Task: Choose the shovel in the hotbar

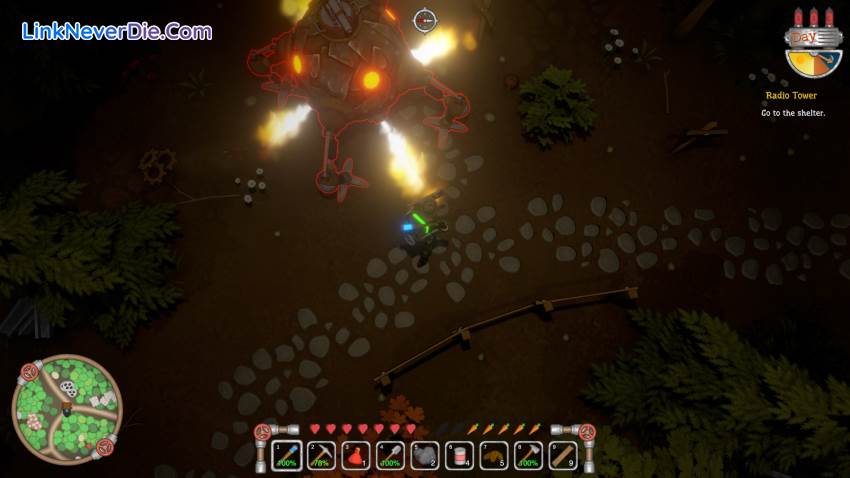Action: 390,456
